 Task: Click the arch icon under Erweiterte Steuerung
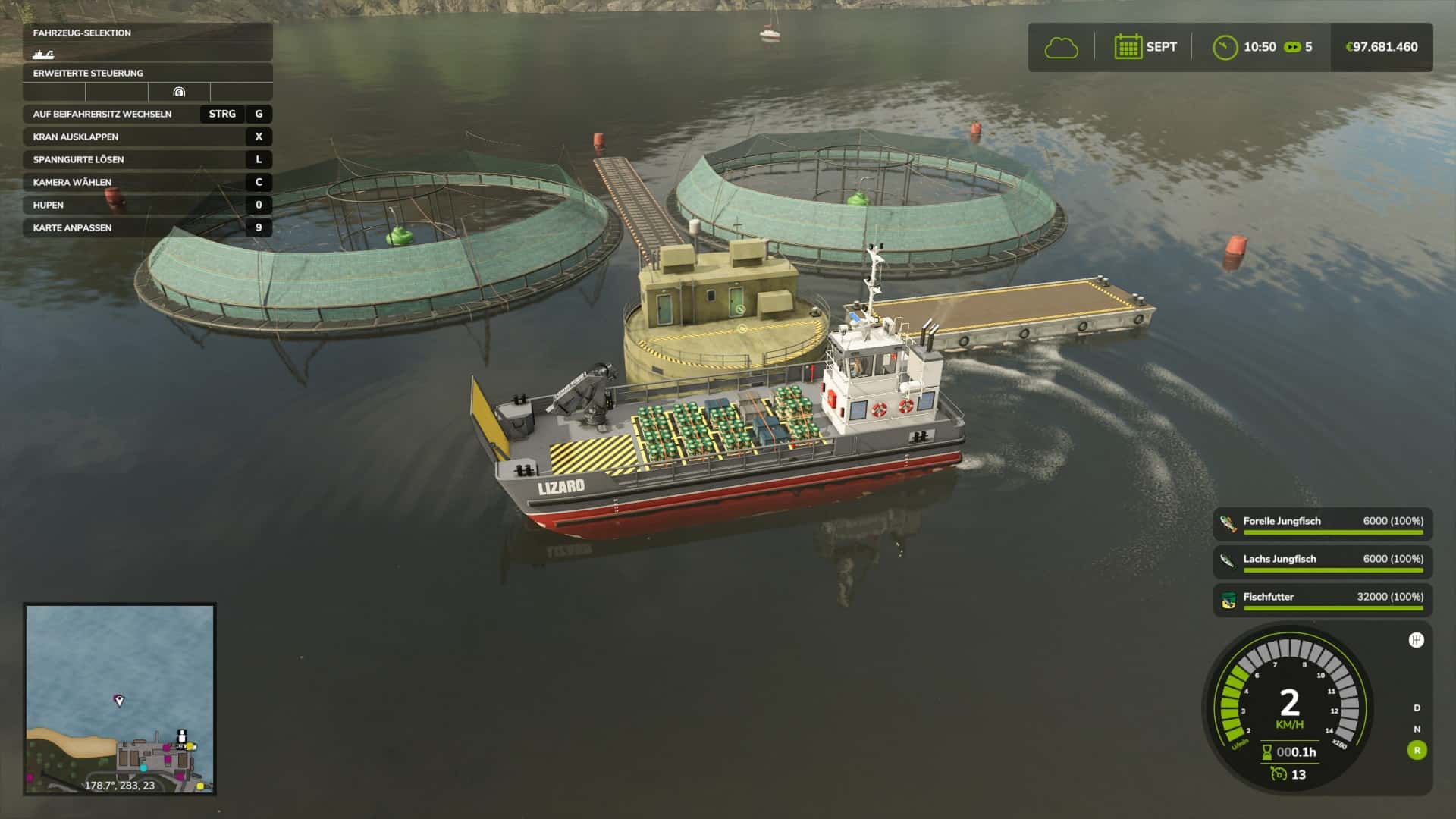(179, 93)
